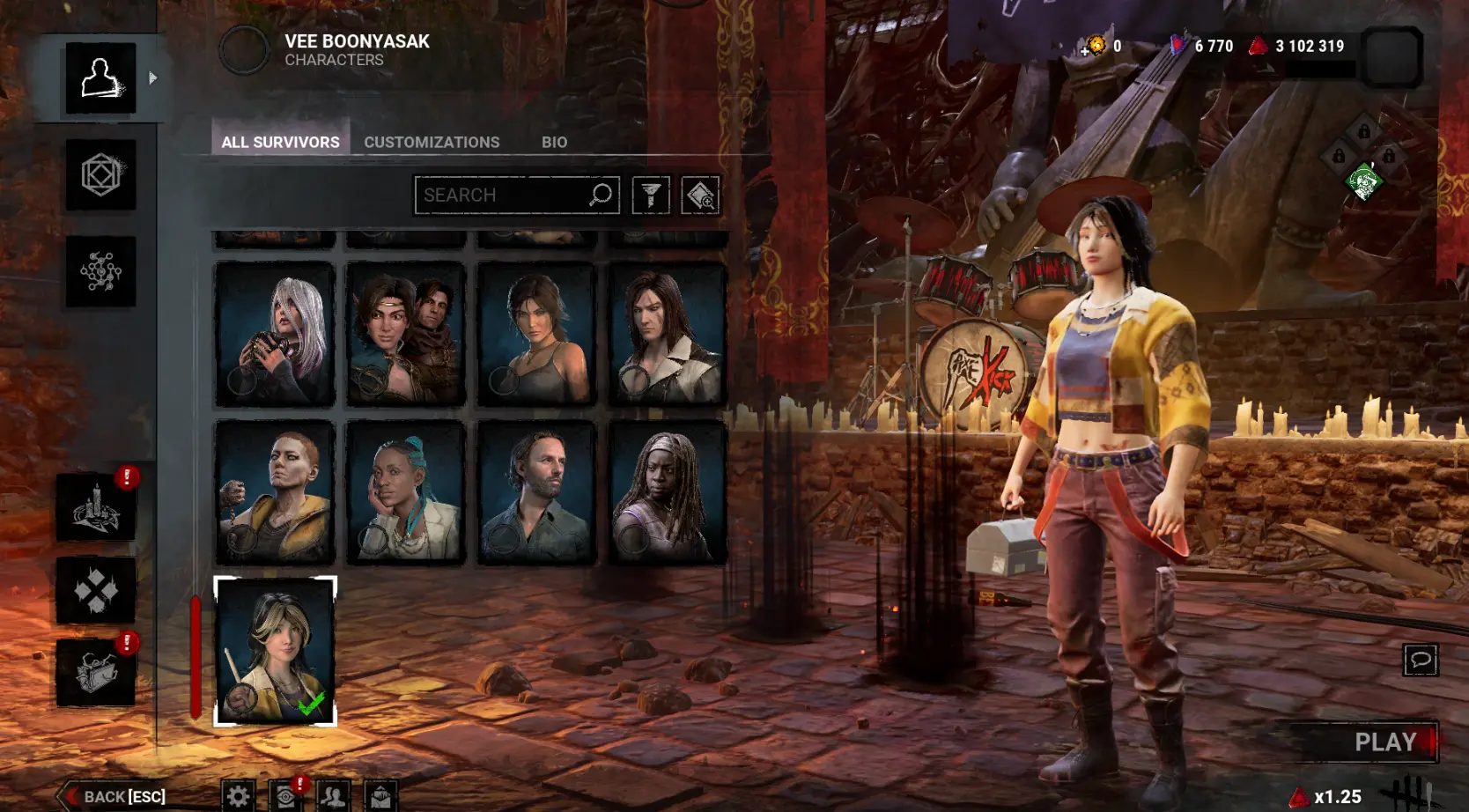Image resolution: width=1469 pixels, height=812 pixels.
Task: Select the short-haired survivor in yellow jacket
Action: coord(275,492)
